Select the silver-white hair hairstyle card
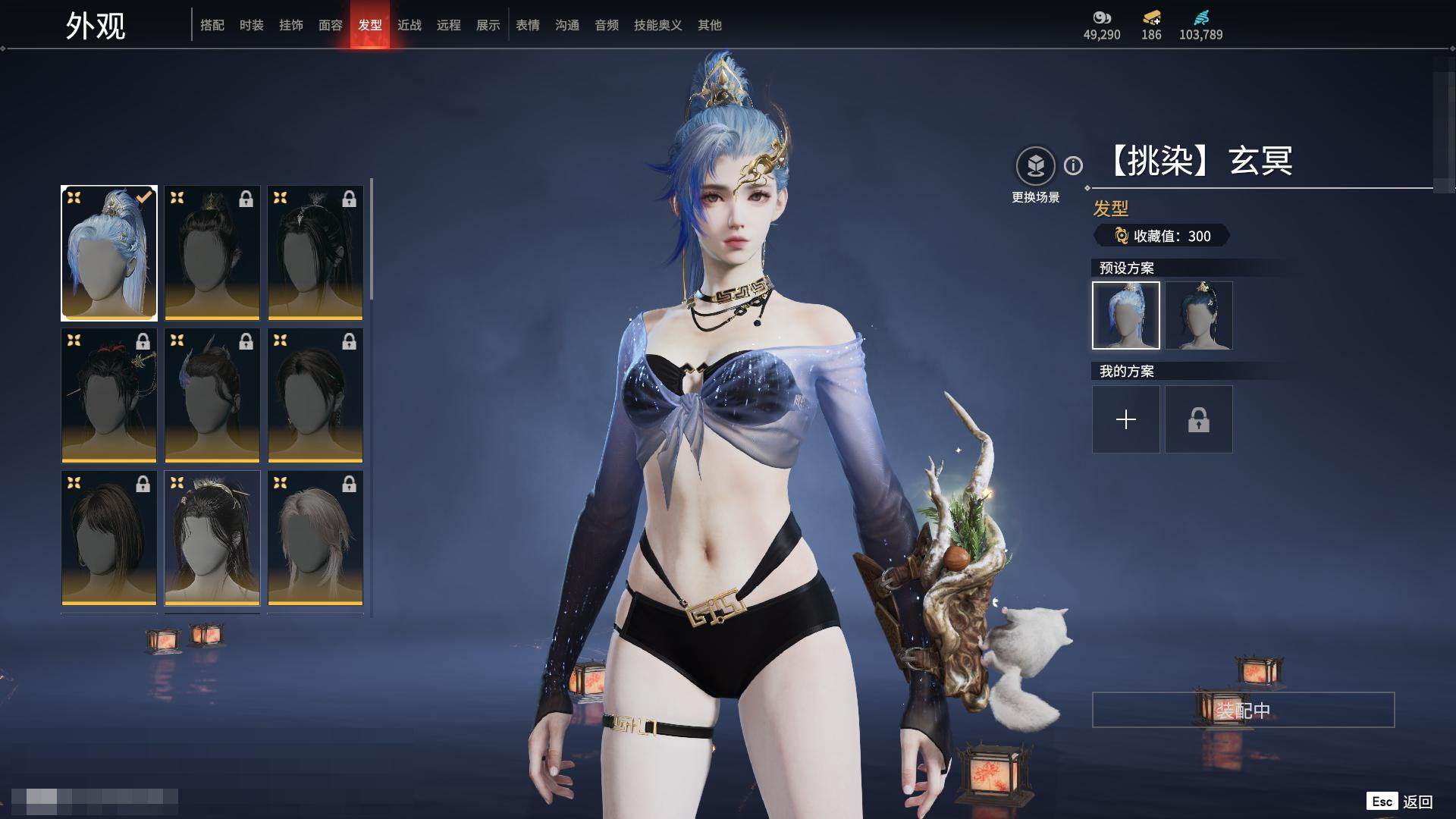This screenshot has height=819, width=1456. (315, 538)
